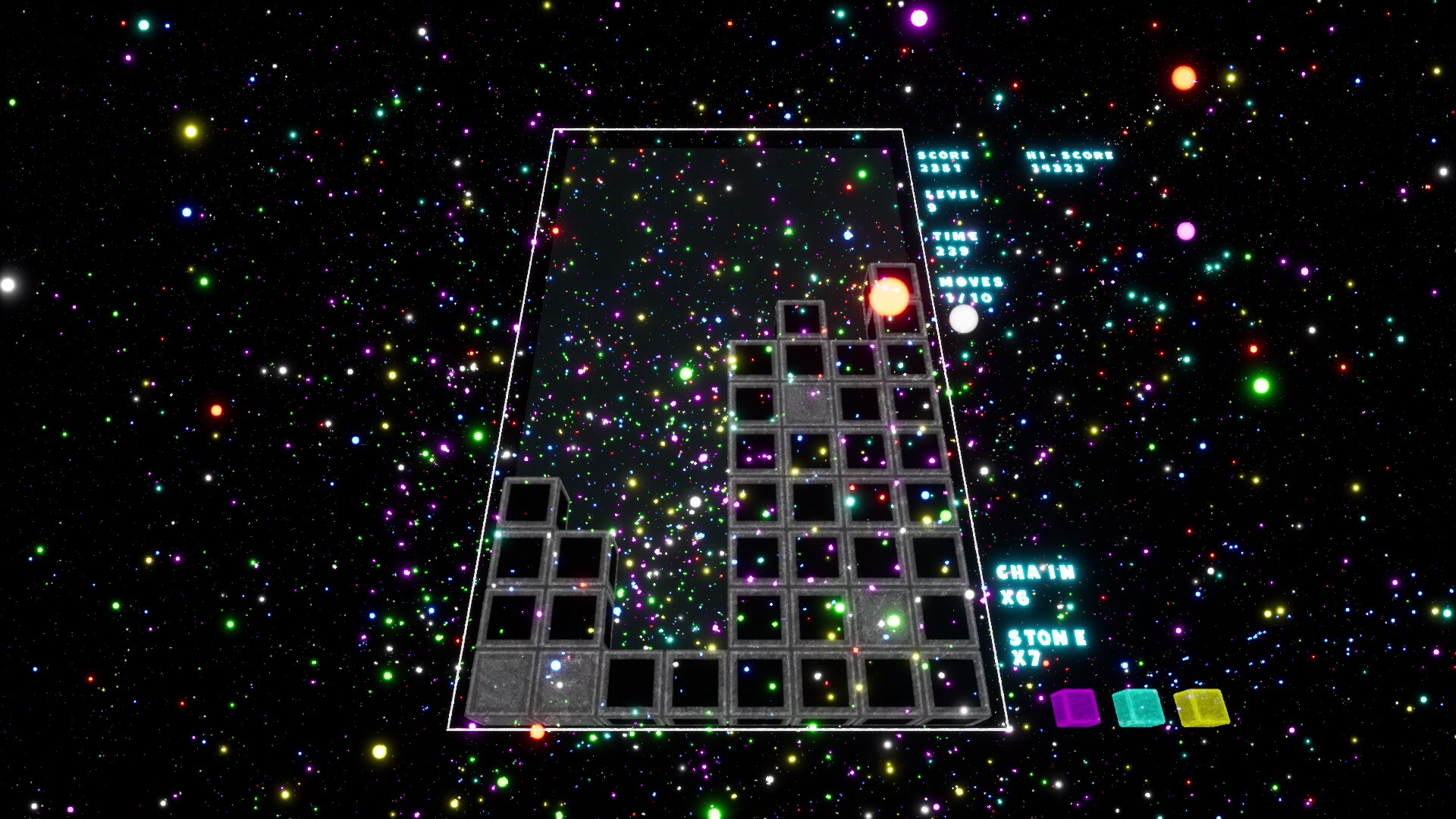Click the stone block atop the left column
Viewport: 1456px width, 819px height.
(x=529, y=500)
